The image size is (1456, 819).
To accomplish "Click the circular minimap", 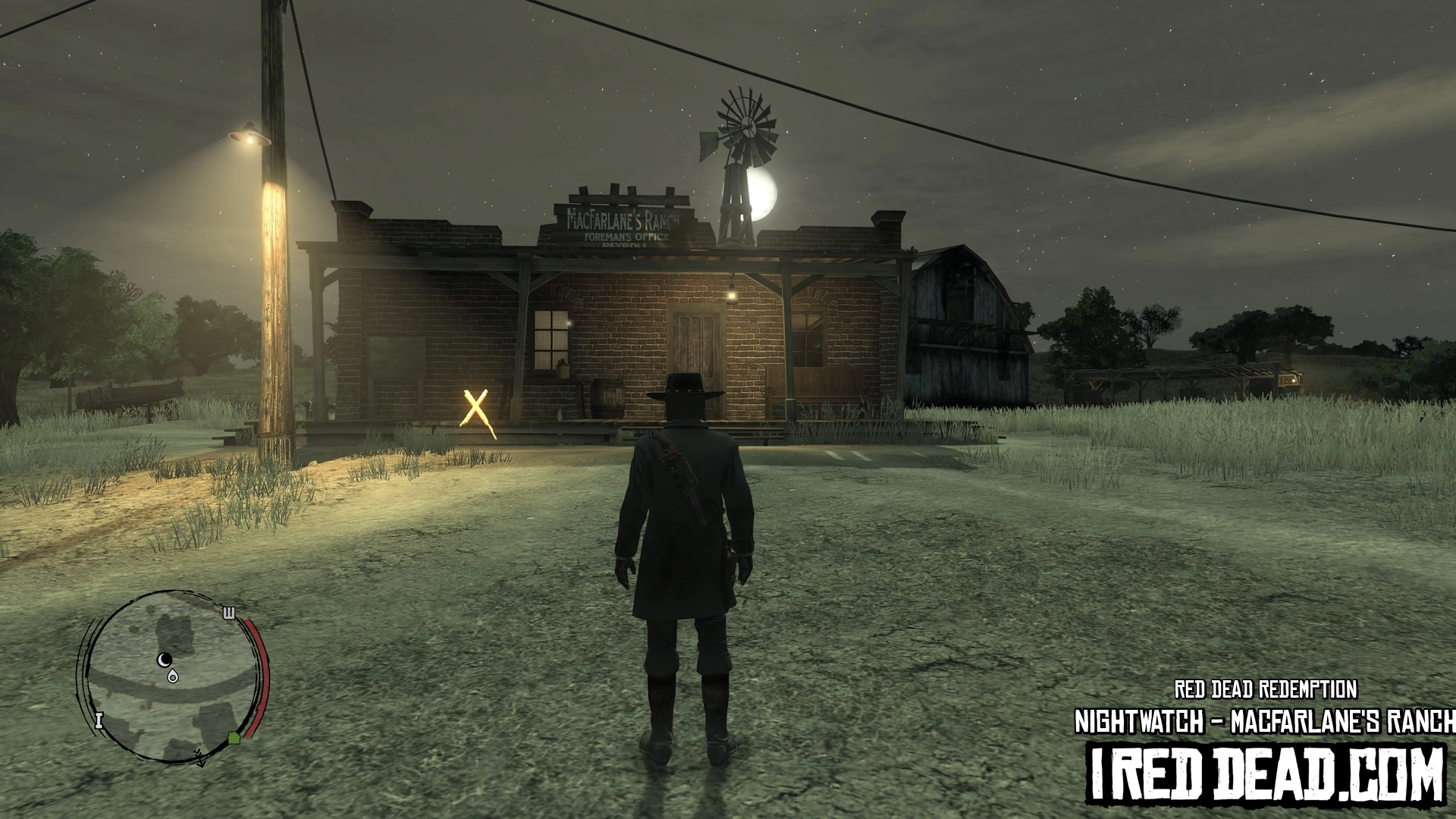I will click(x=173, y=676).
